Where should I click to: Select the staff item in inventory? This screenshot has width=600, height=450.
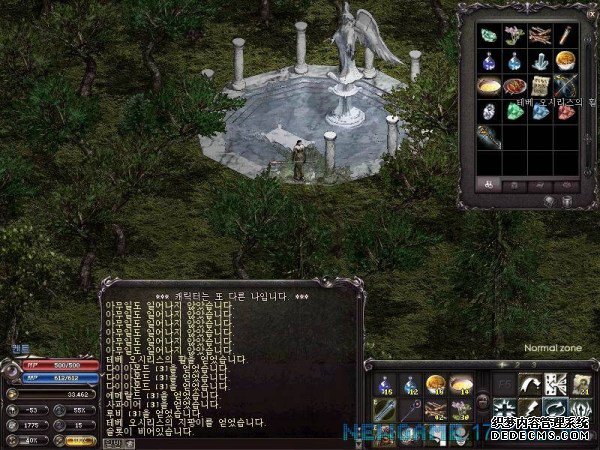(488, 137)
